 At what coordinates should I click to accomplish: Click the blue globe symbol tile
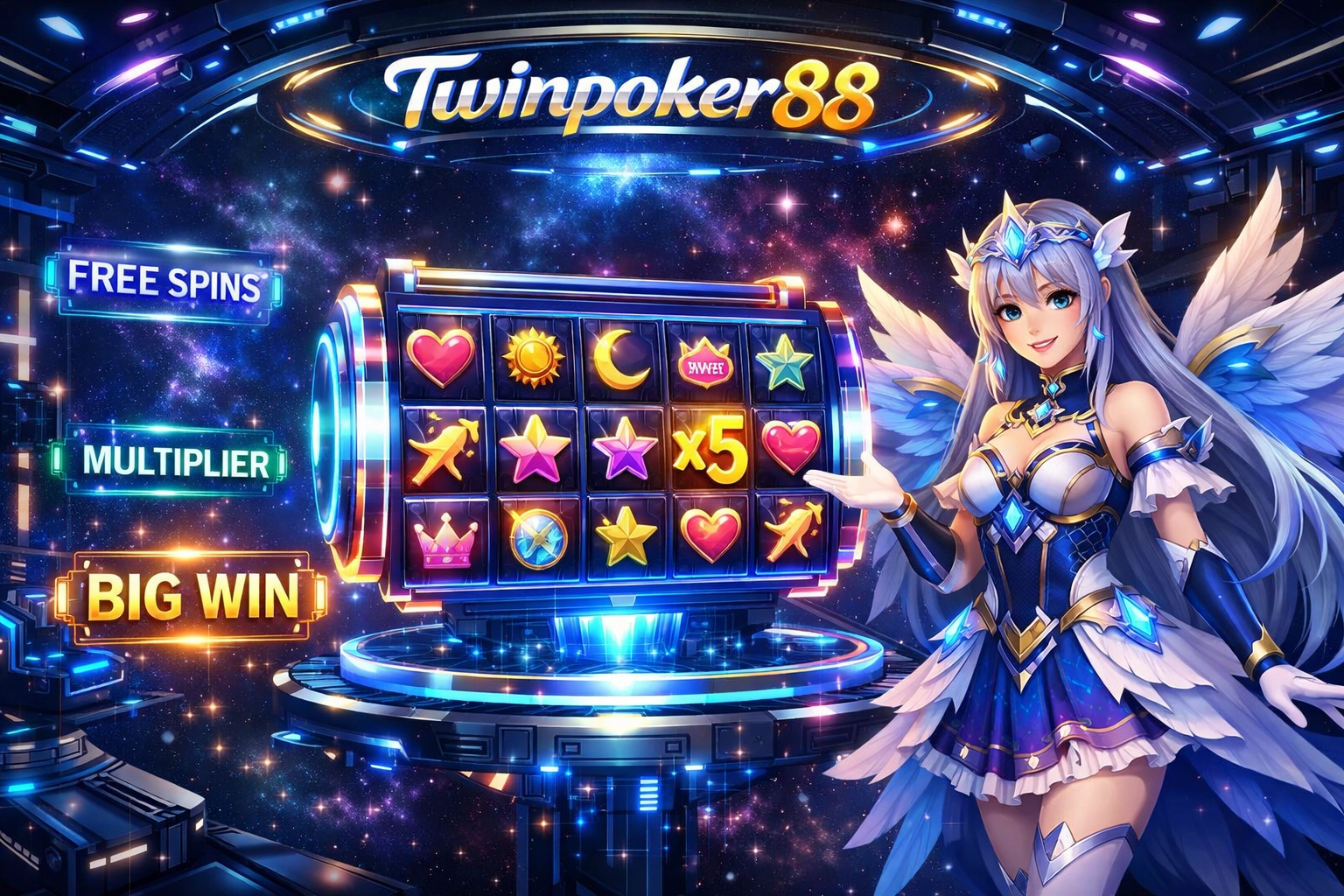[x=536, y=535]
